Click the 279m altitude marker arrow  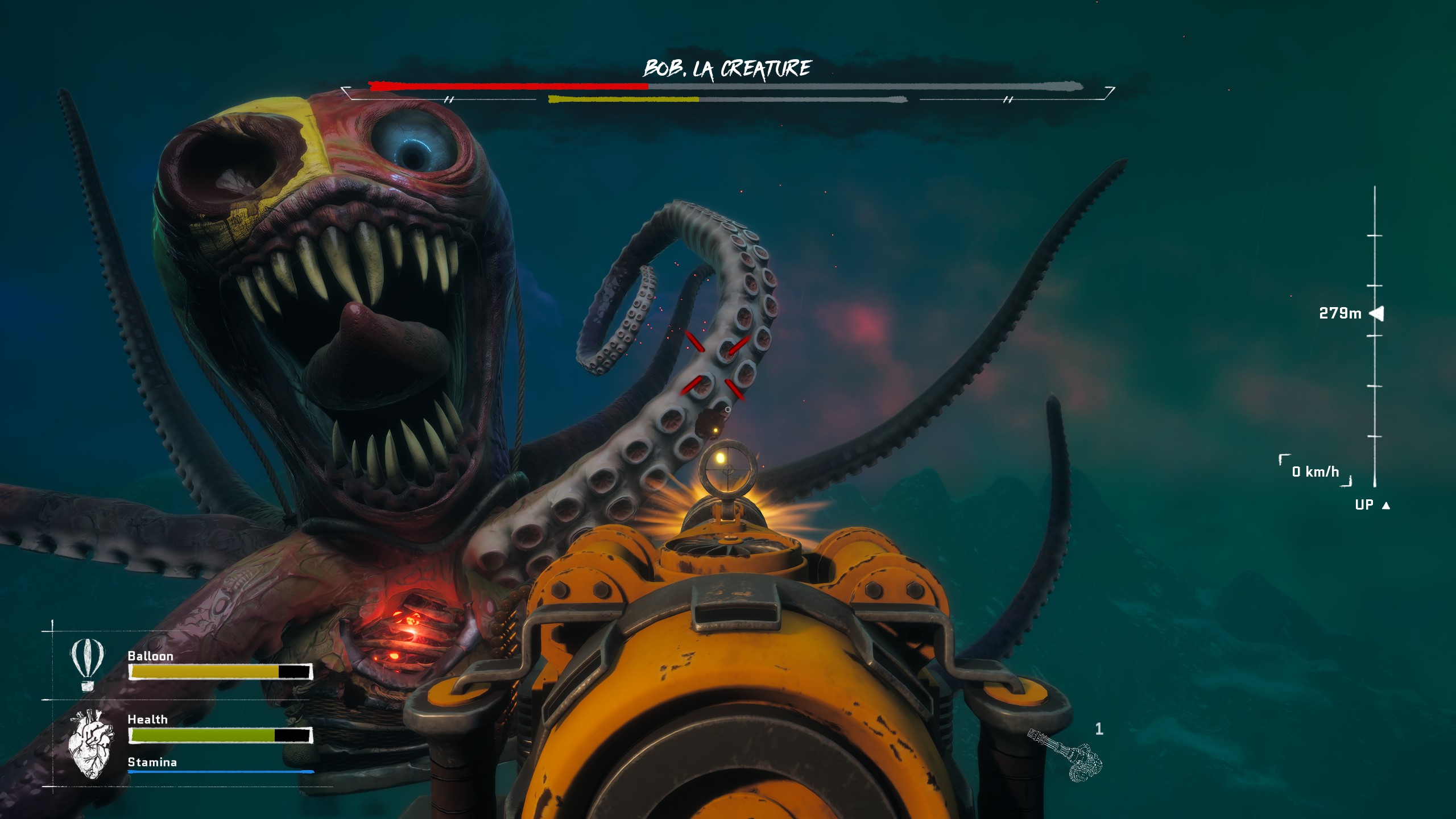1377,313
